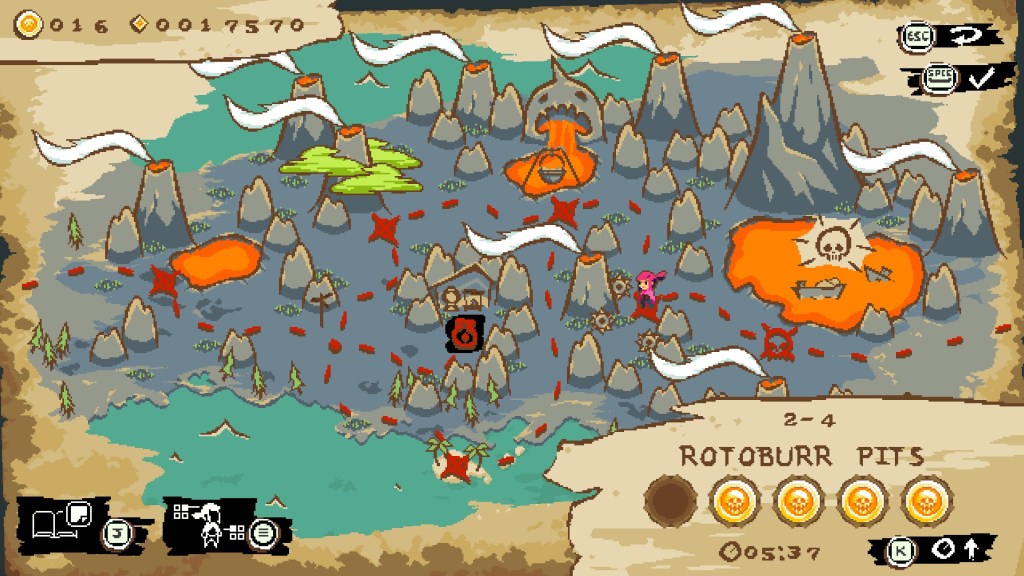Select the red skull boss level marker
Image resolution: width=1024 pixels, height=576 pixels.
coord(777,341)
